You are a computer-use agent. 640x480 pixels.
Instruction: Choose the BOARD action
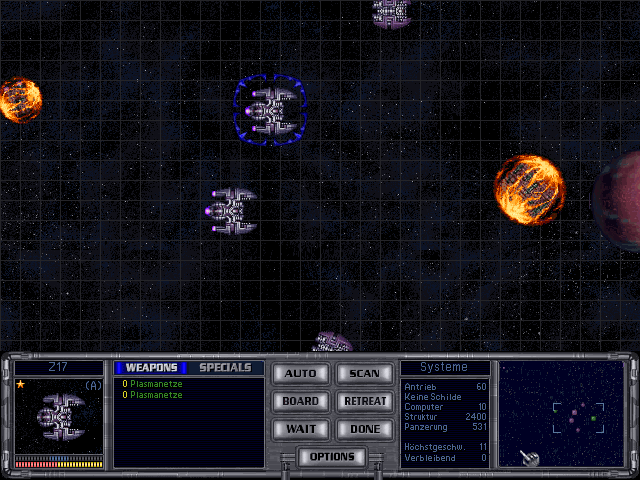(x=300, y=402)
